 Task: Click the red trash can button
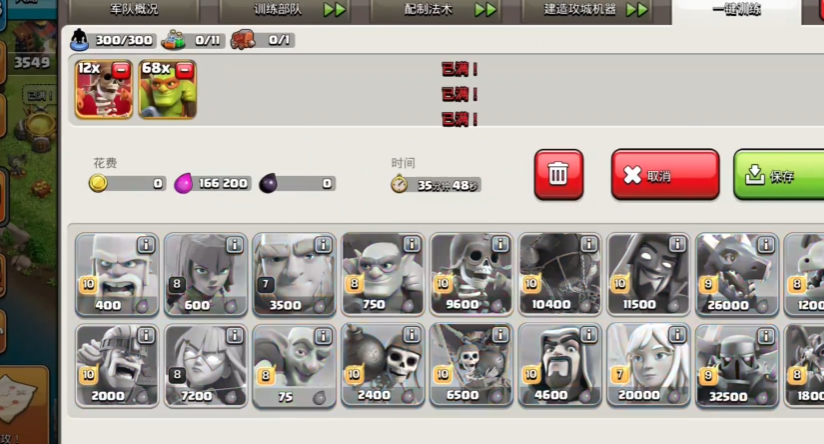(559, 175)
